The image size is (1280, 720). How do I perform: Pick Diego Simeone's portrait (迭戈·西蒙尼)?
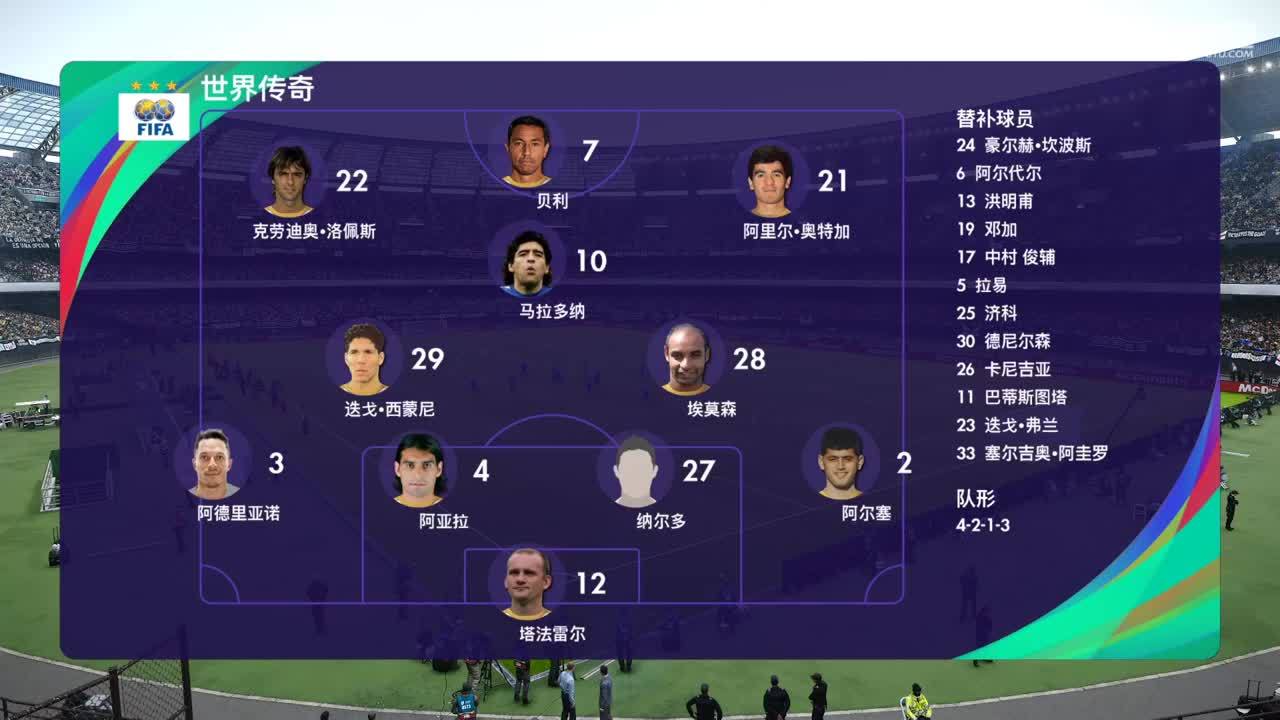(x=364, y=359)
